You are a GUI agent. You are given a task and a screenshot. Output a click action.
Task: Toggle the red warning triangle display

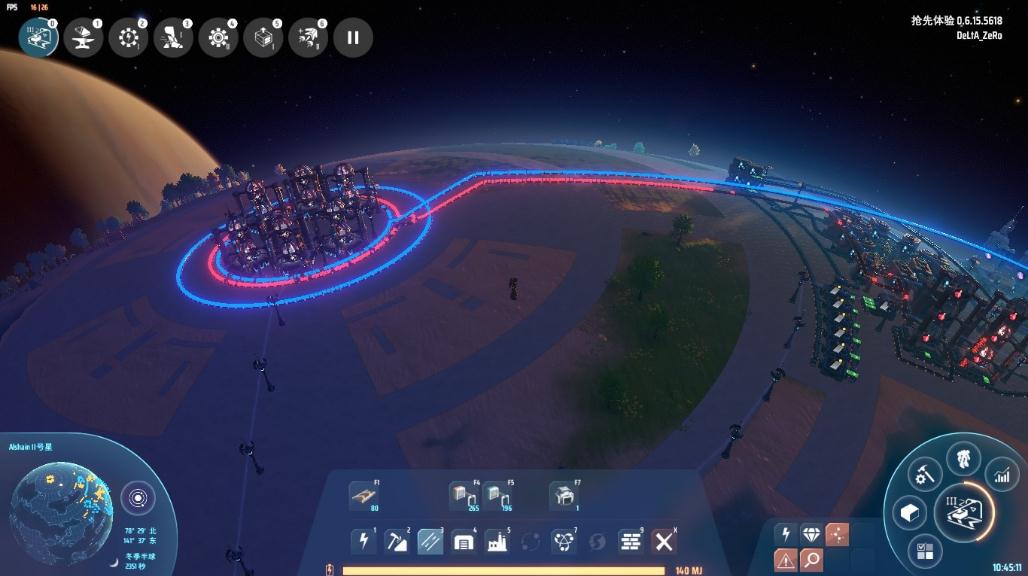785,559
